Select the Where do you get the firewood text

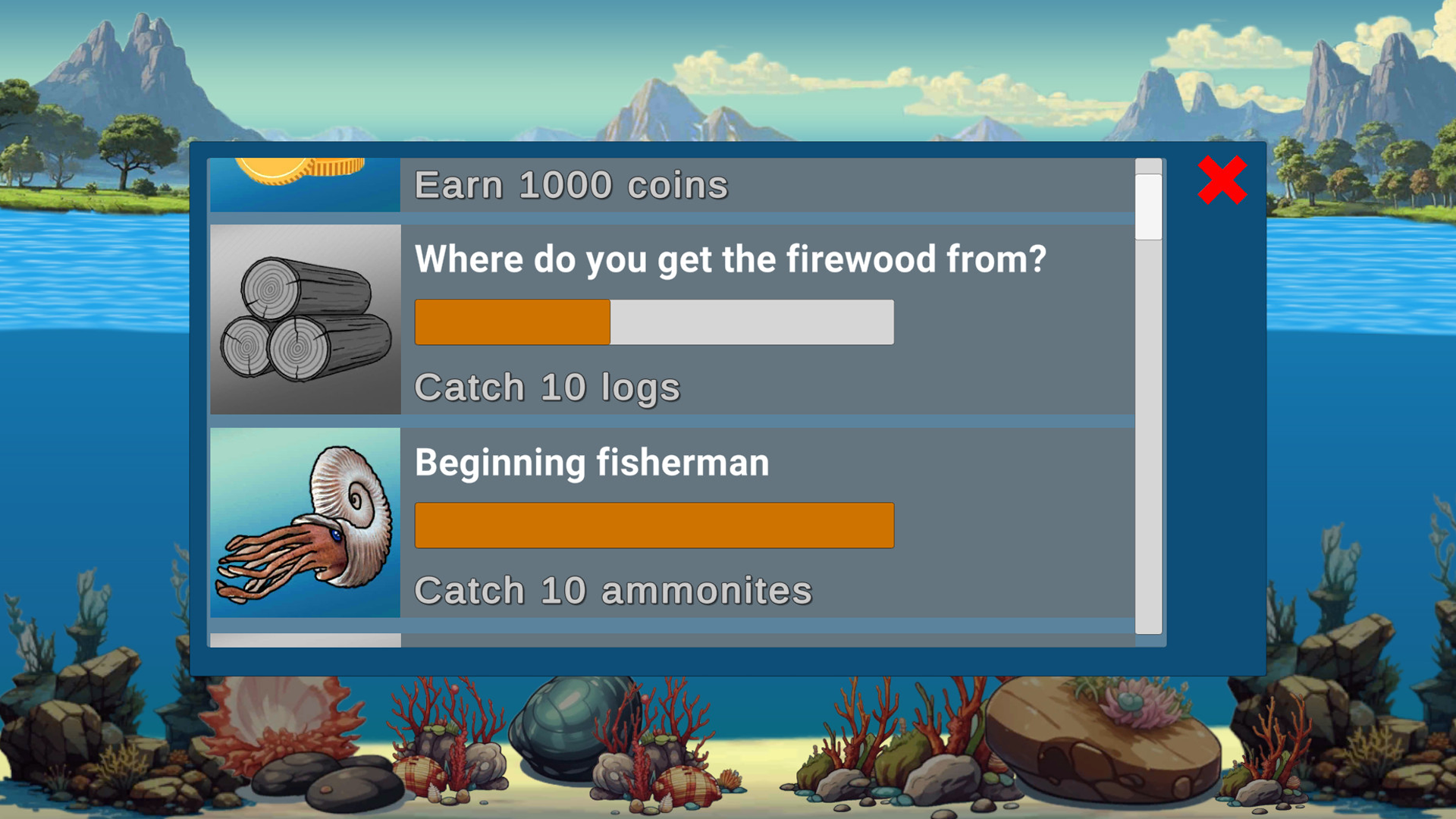731,259
